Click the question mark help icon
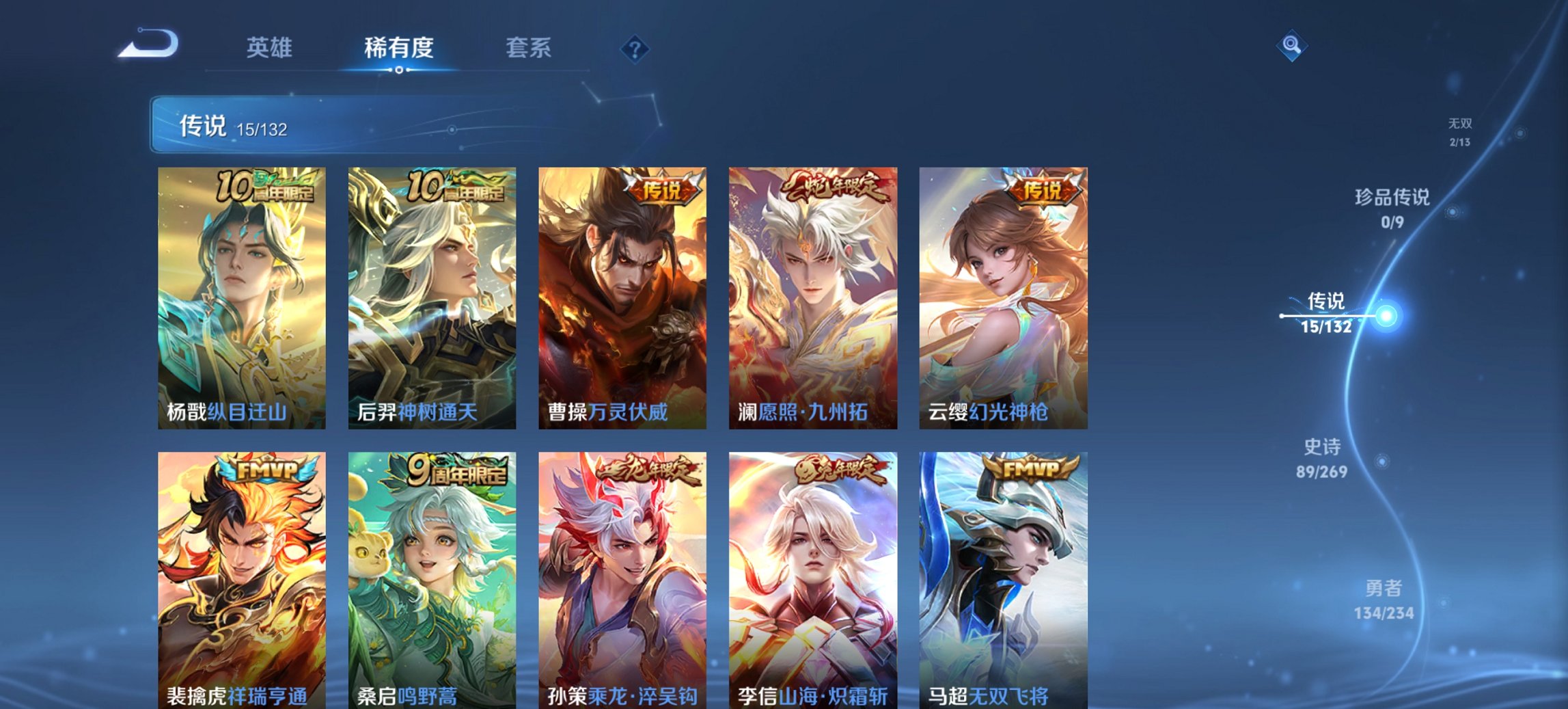Viewport: 1568px width, 709px height. tap(635, 49)
